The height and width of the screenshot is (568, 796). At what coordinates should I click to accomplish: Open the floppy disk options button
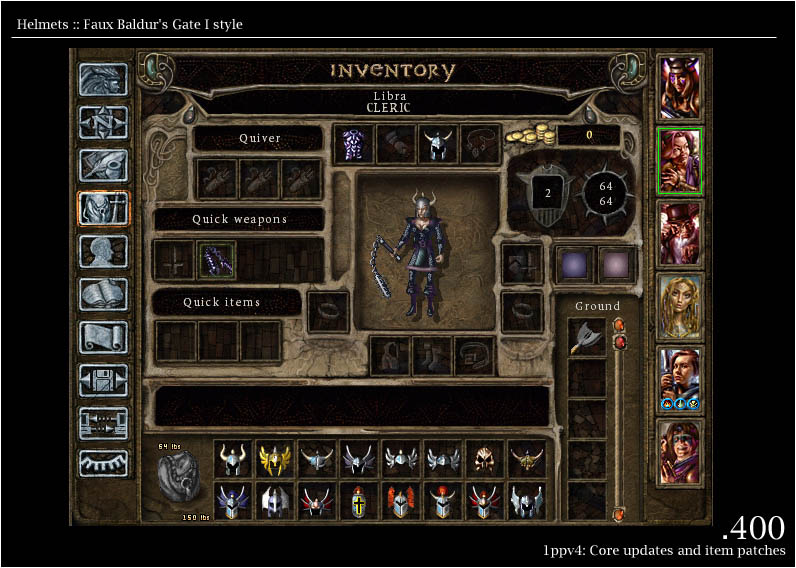coord(103,379)
